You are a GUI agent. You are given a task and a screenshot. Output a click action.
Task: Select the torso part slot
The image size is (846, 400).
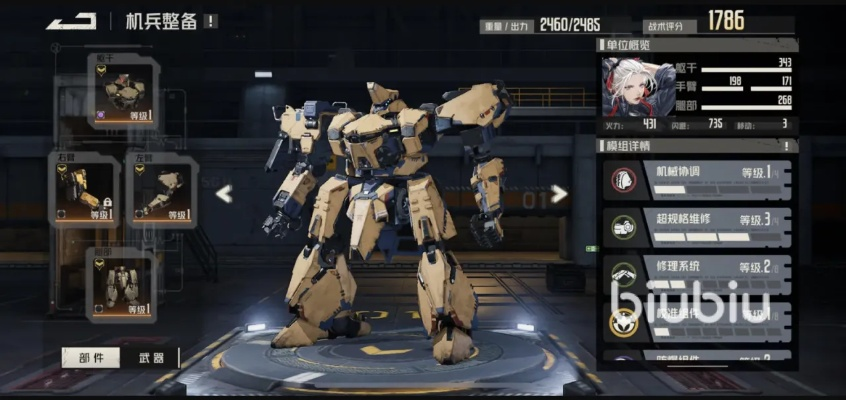[x=124, y=92]
